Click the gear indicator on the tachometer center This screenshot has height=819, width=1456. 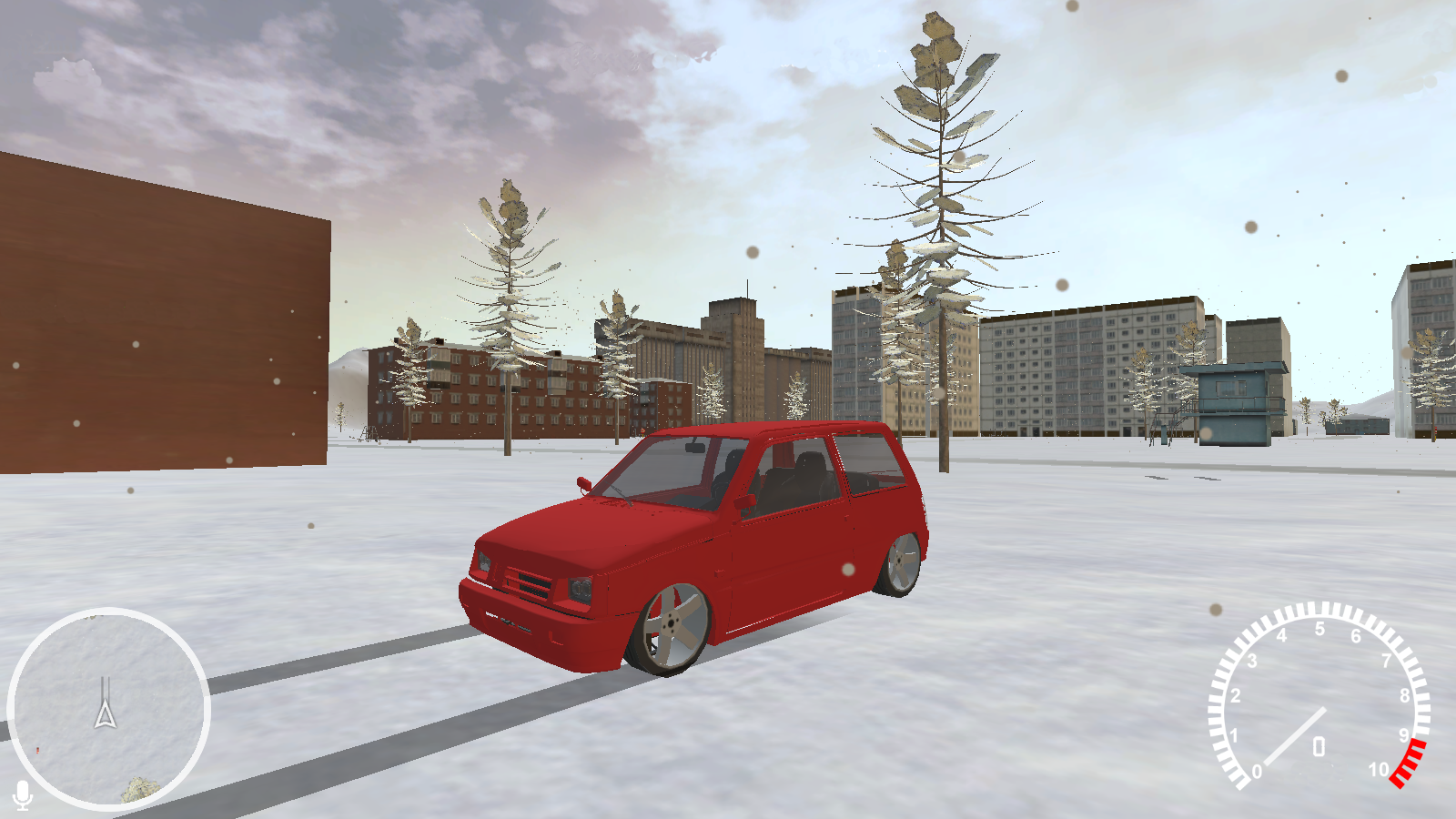(x=1319, y=746)
